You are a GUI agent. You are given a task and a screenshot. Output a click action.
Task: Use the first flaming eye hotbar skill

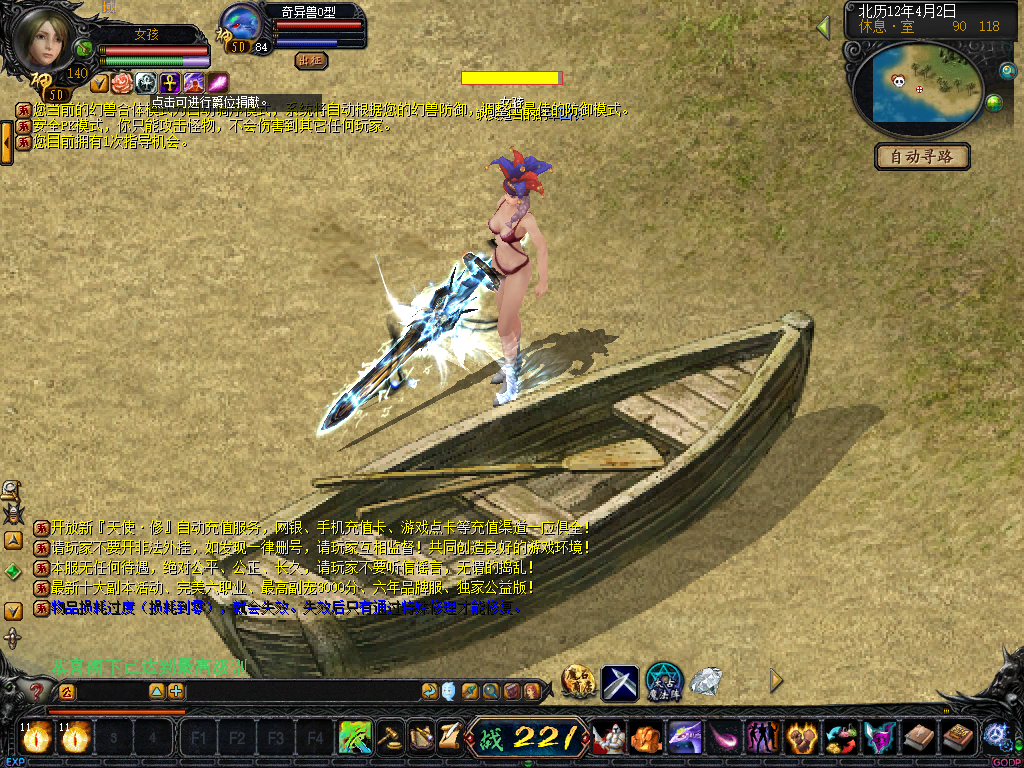36,738
